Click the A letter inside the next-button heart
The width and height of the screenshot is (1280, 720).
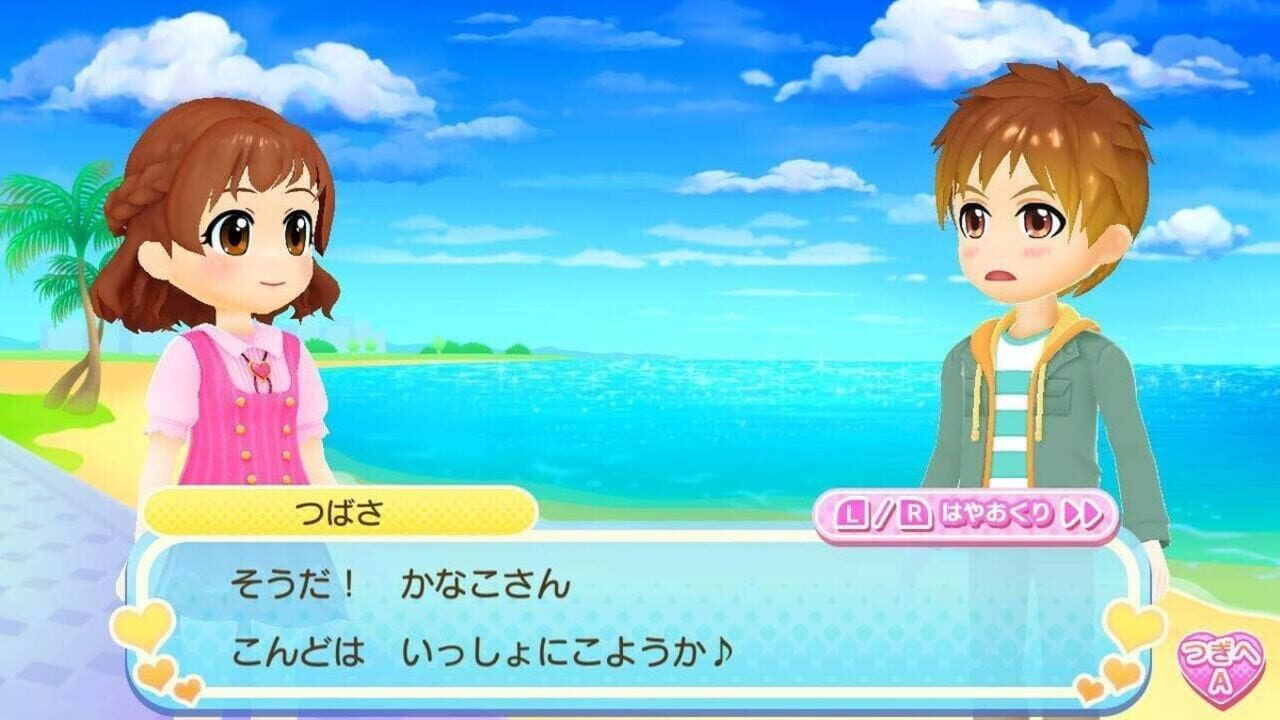pyautogui.click(x=1219, y=680)
